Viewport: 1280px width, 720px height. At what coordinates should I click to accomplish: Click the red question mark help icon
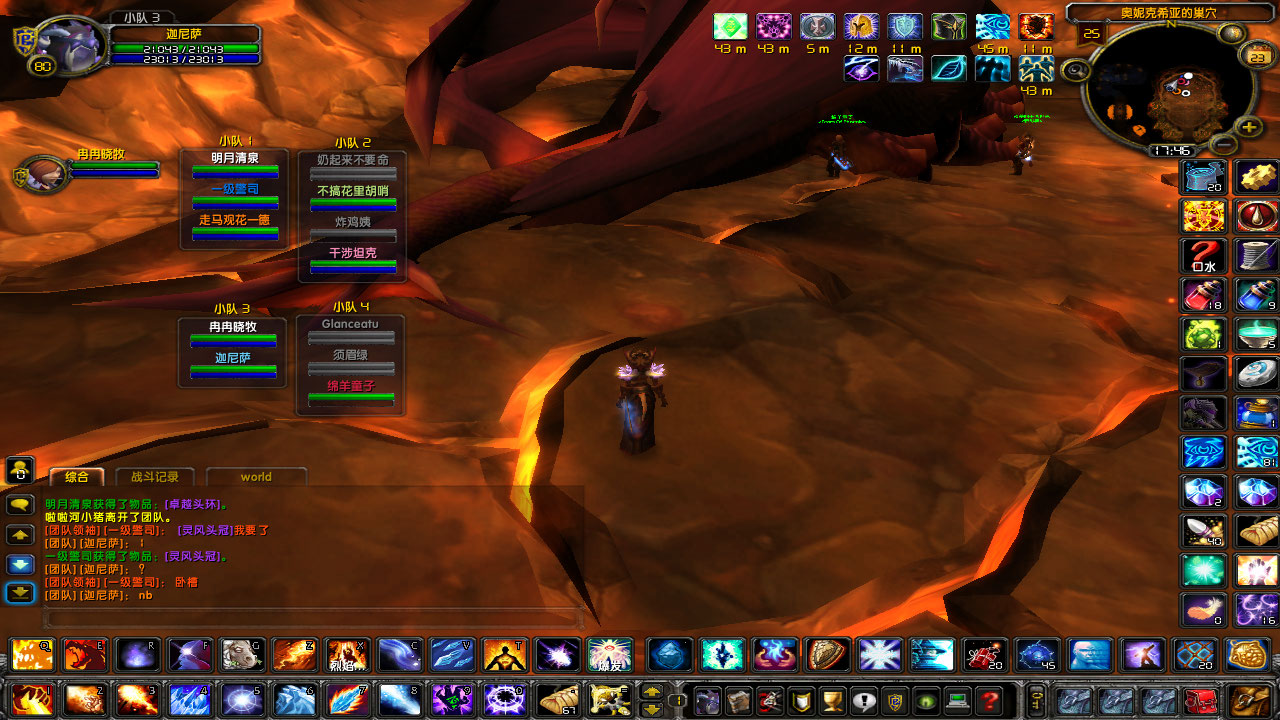988,700
